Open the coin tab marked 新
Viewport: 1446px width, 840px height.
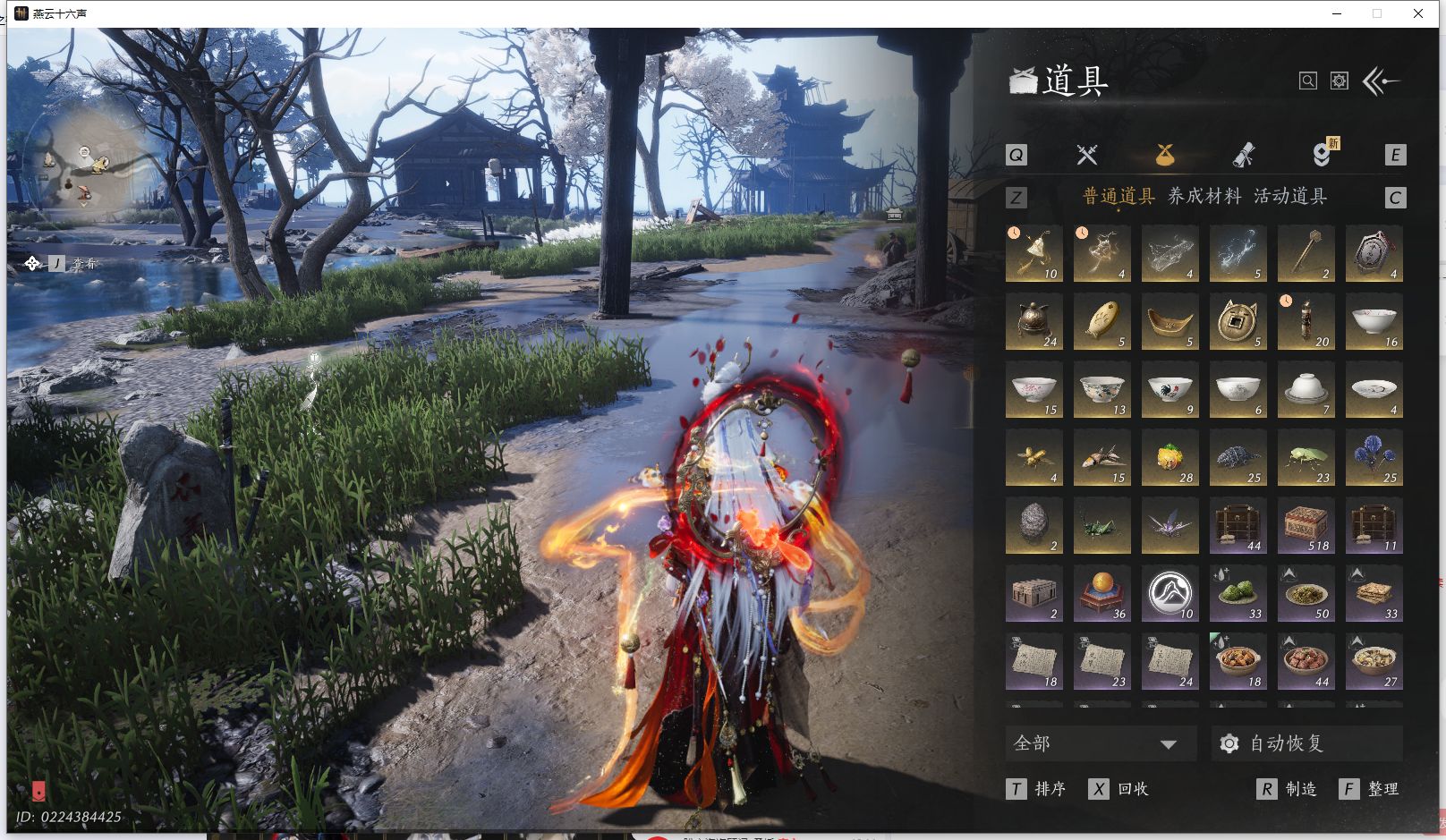[x=1321, y=155]
